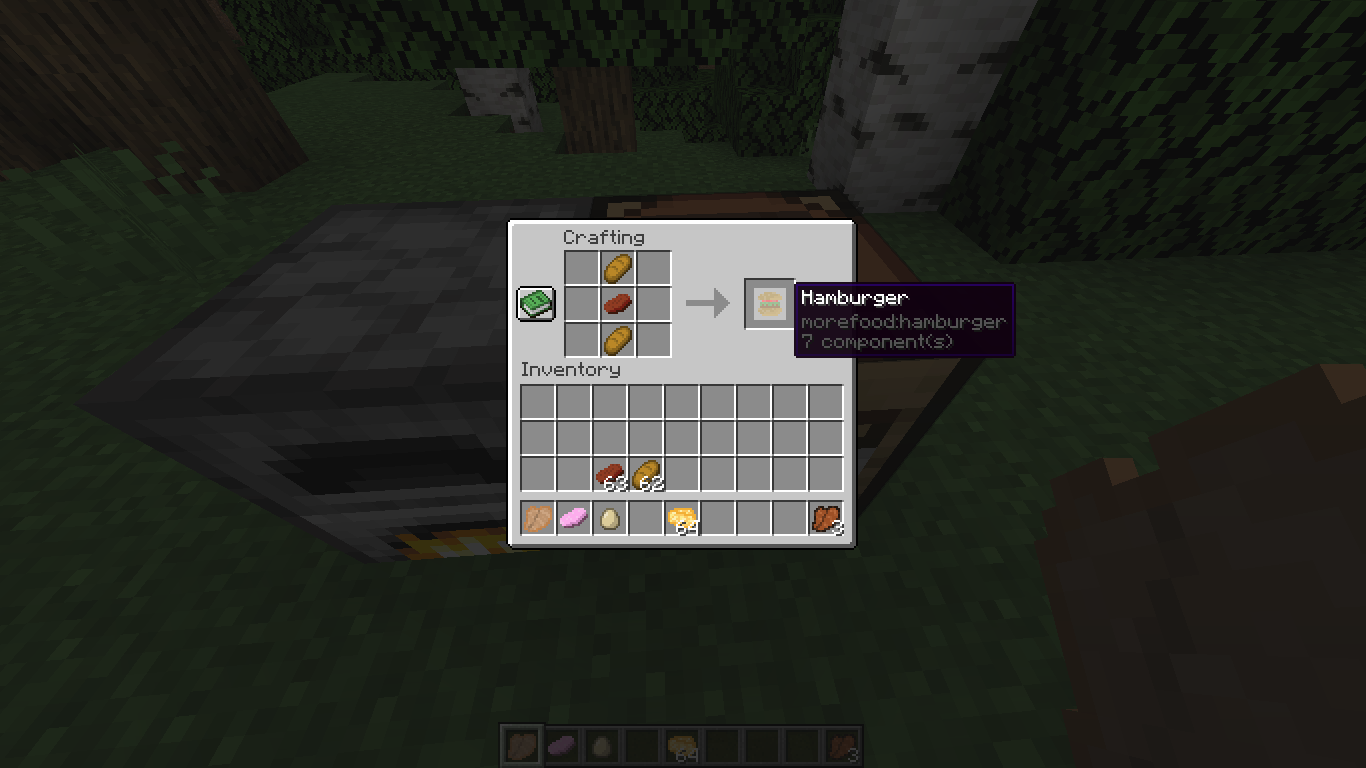Grab the raw beef in center crafting slot

pyautogui.click(x=617, y=303)
